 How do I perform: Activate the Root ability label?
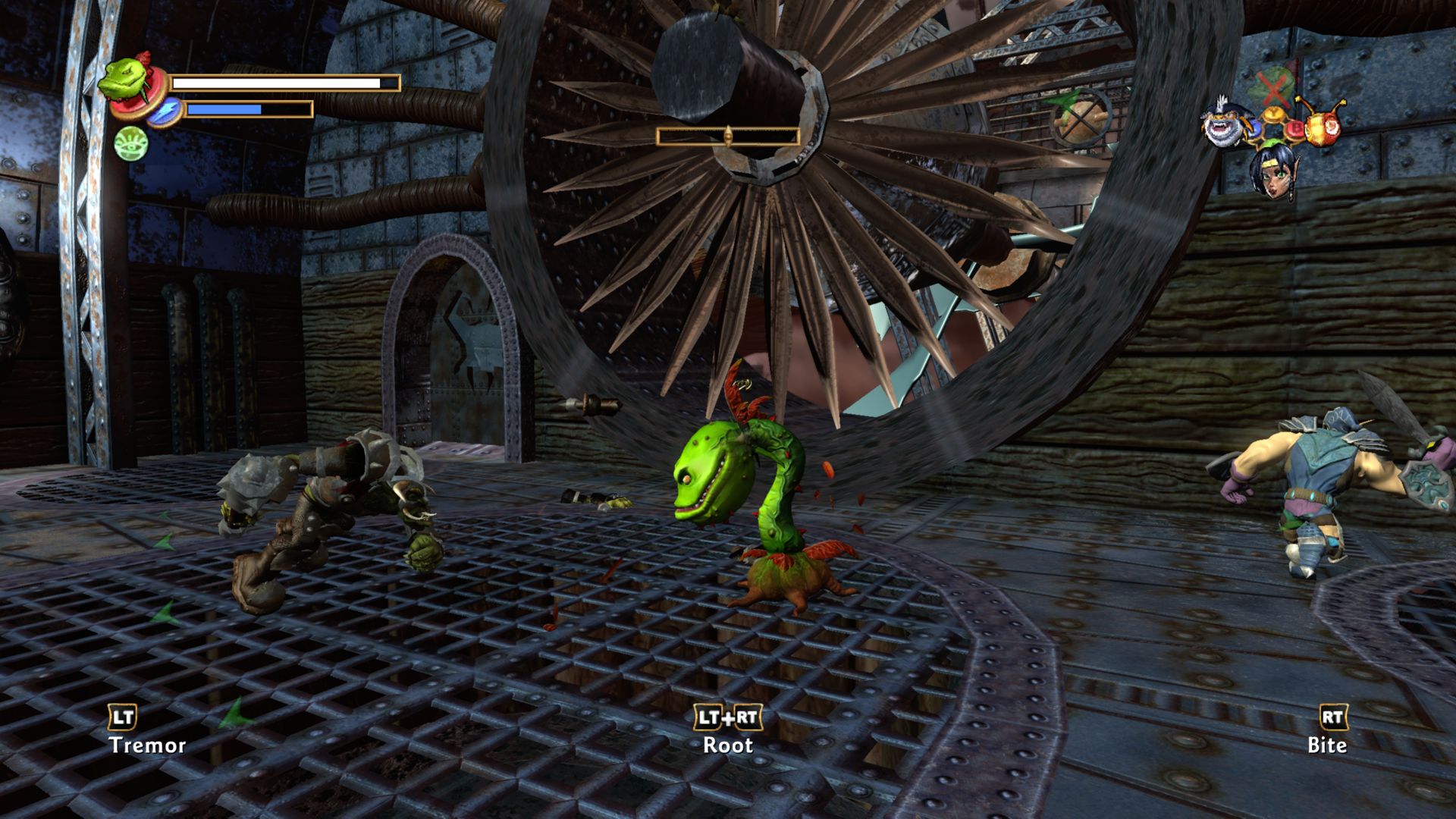pos(728,745)
